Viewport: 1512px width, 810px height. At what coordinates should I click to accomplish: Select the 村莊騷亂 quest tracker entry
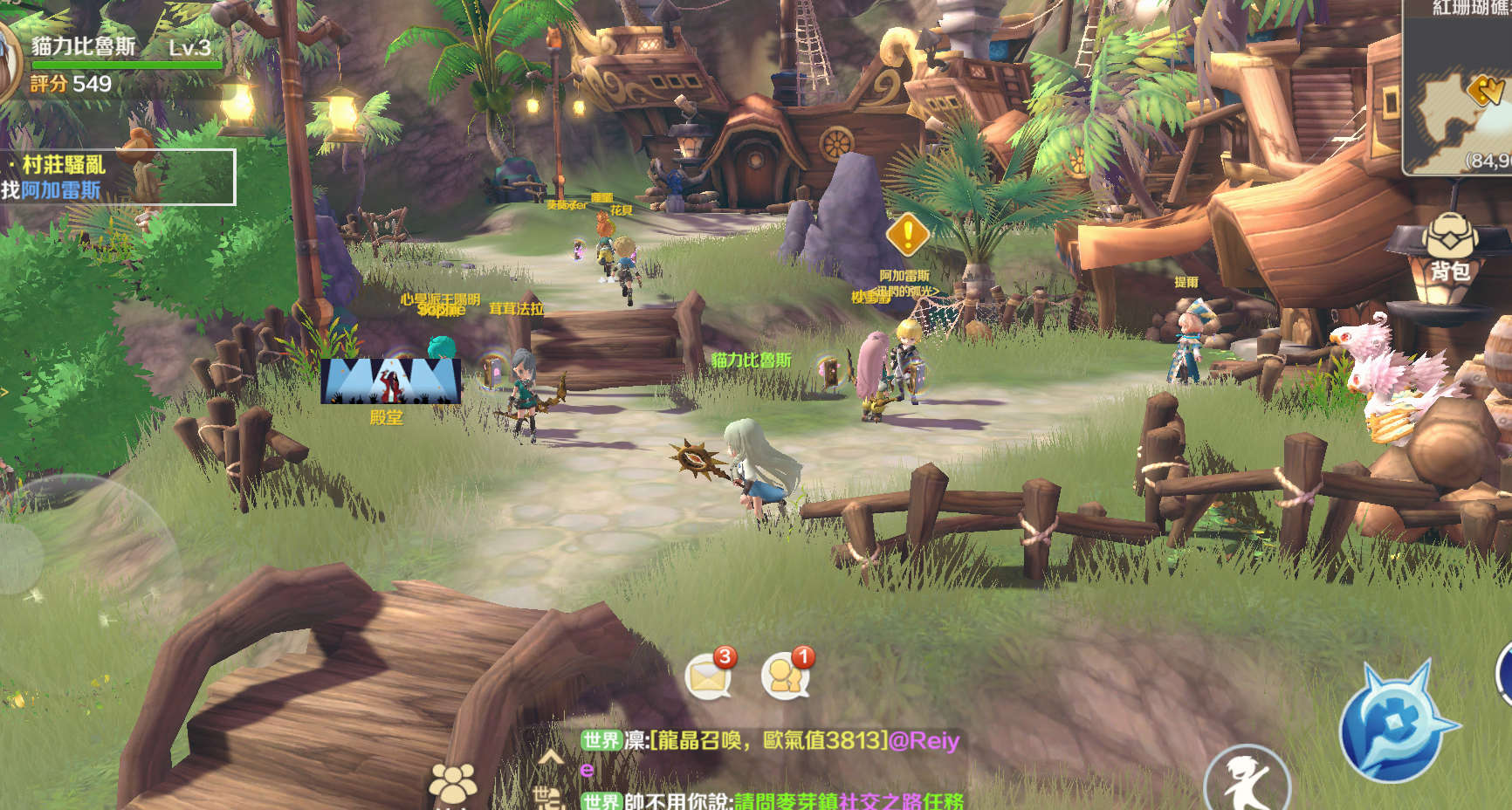[x=118, y=176]
